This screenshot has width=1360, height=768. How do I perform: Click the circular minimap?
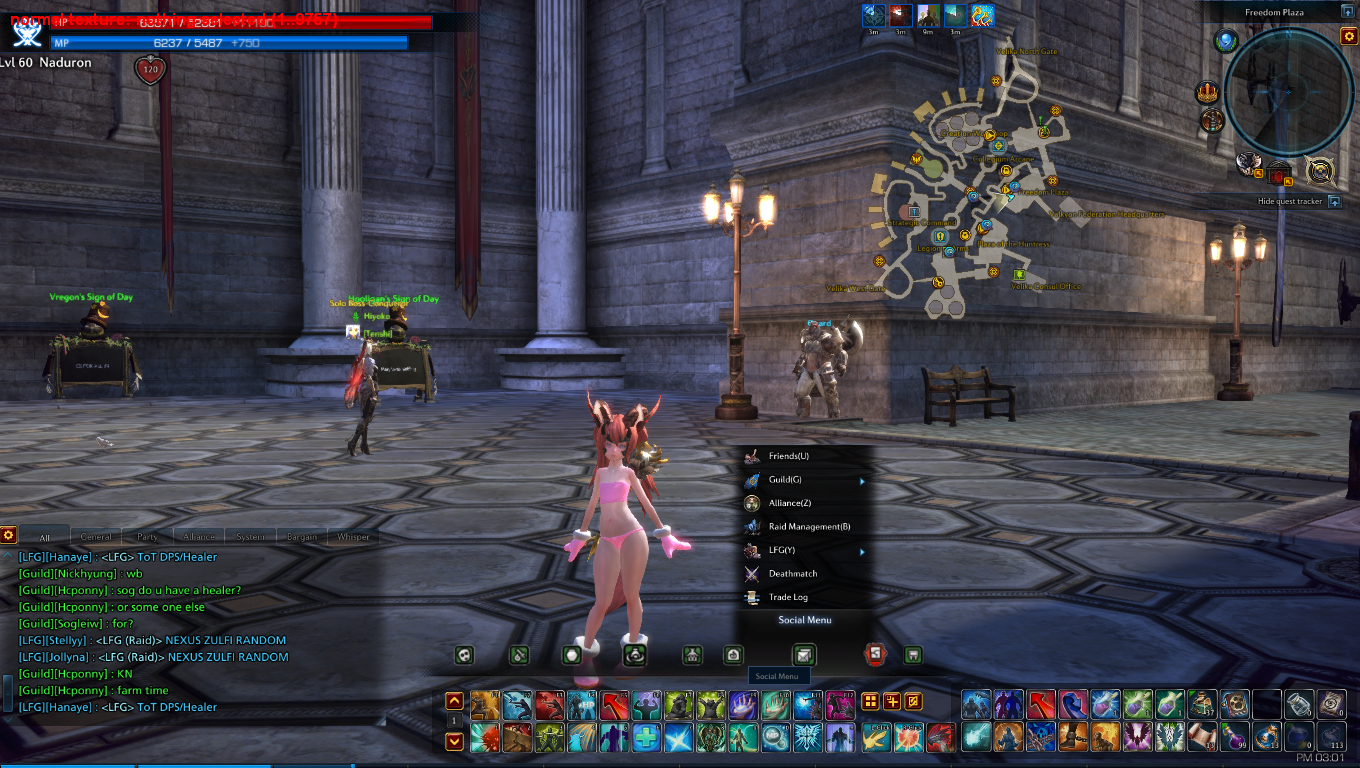(1288, 92)
